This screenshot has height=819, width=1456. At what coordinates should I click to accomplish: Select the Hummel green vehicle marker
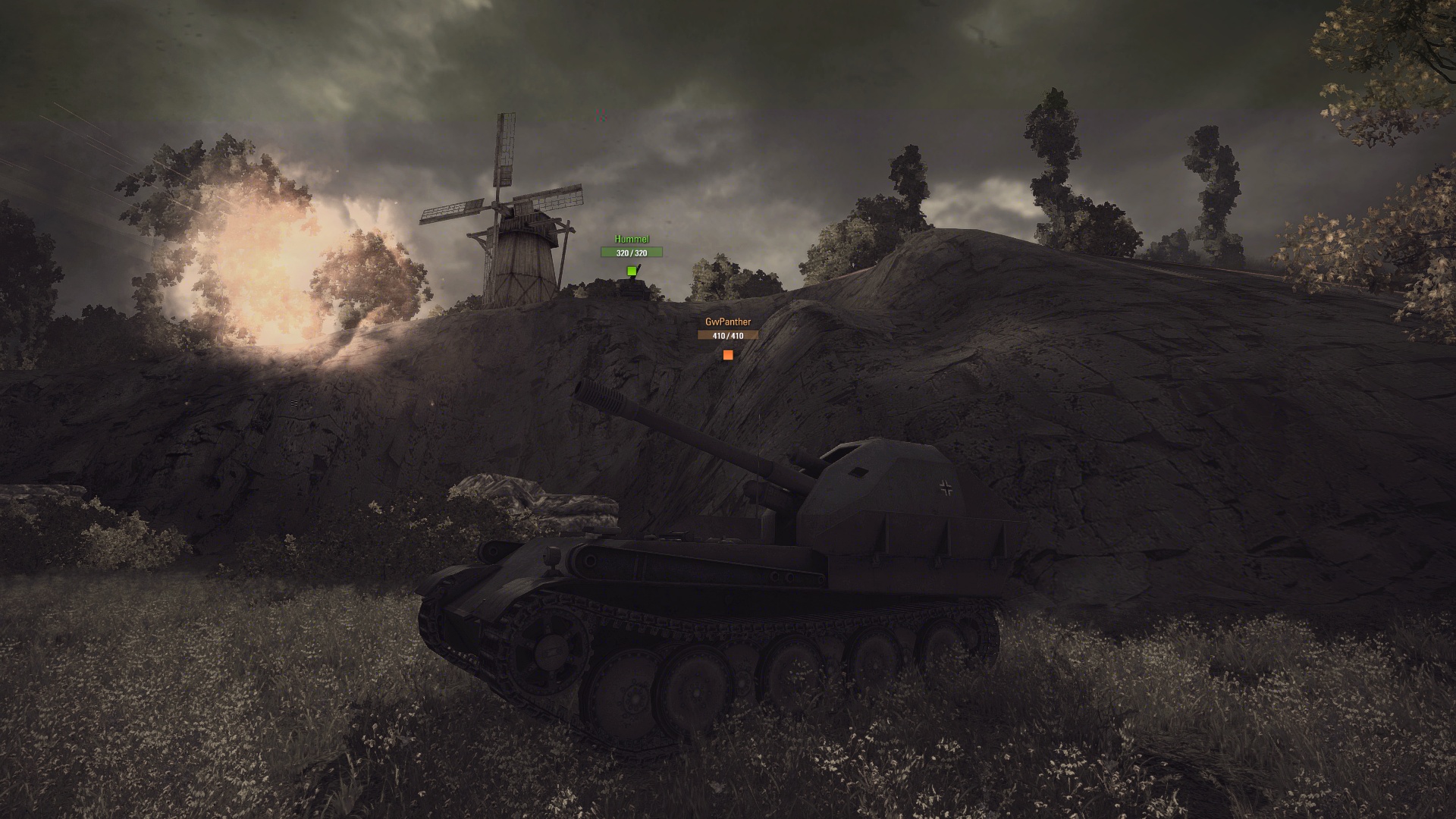click(x=632, y=271)
